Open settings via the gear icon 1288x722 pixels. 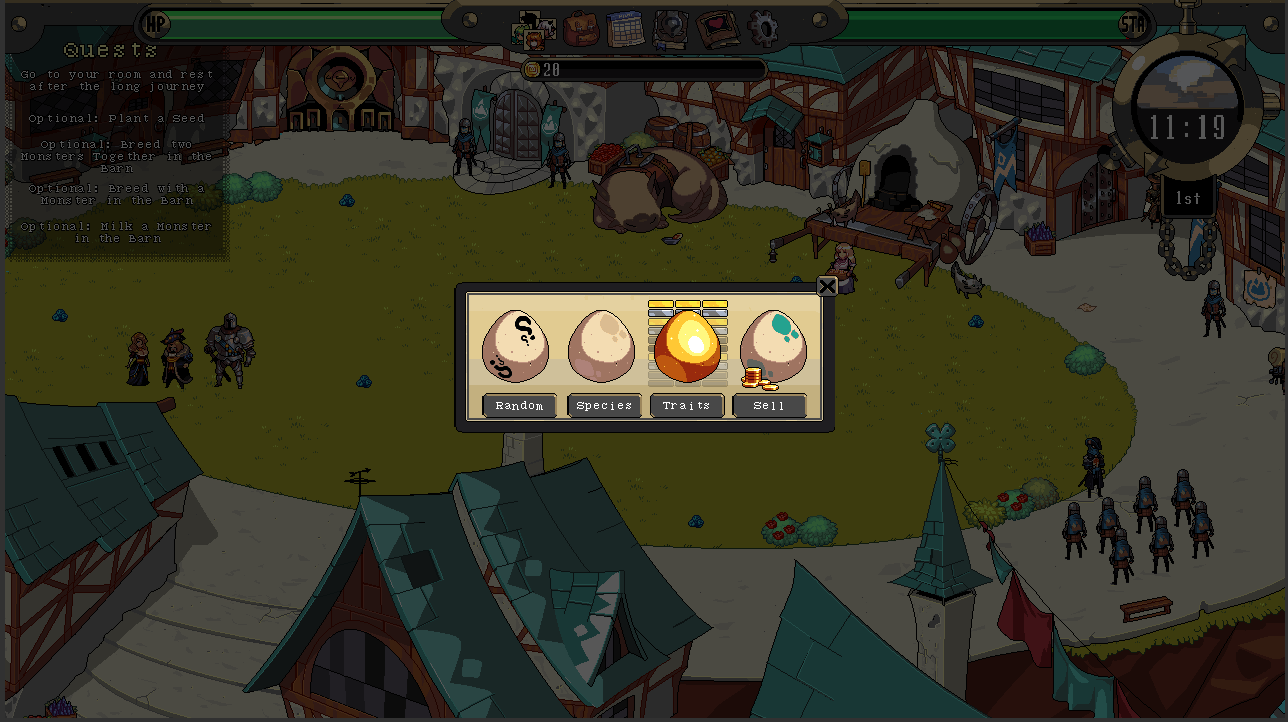[763, 30]
